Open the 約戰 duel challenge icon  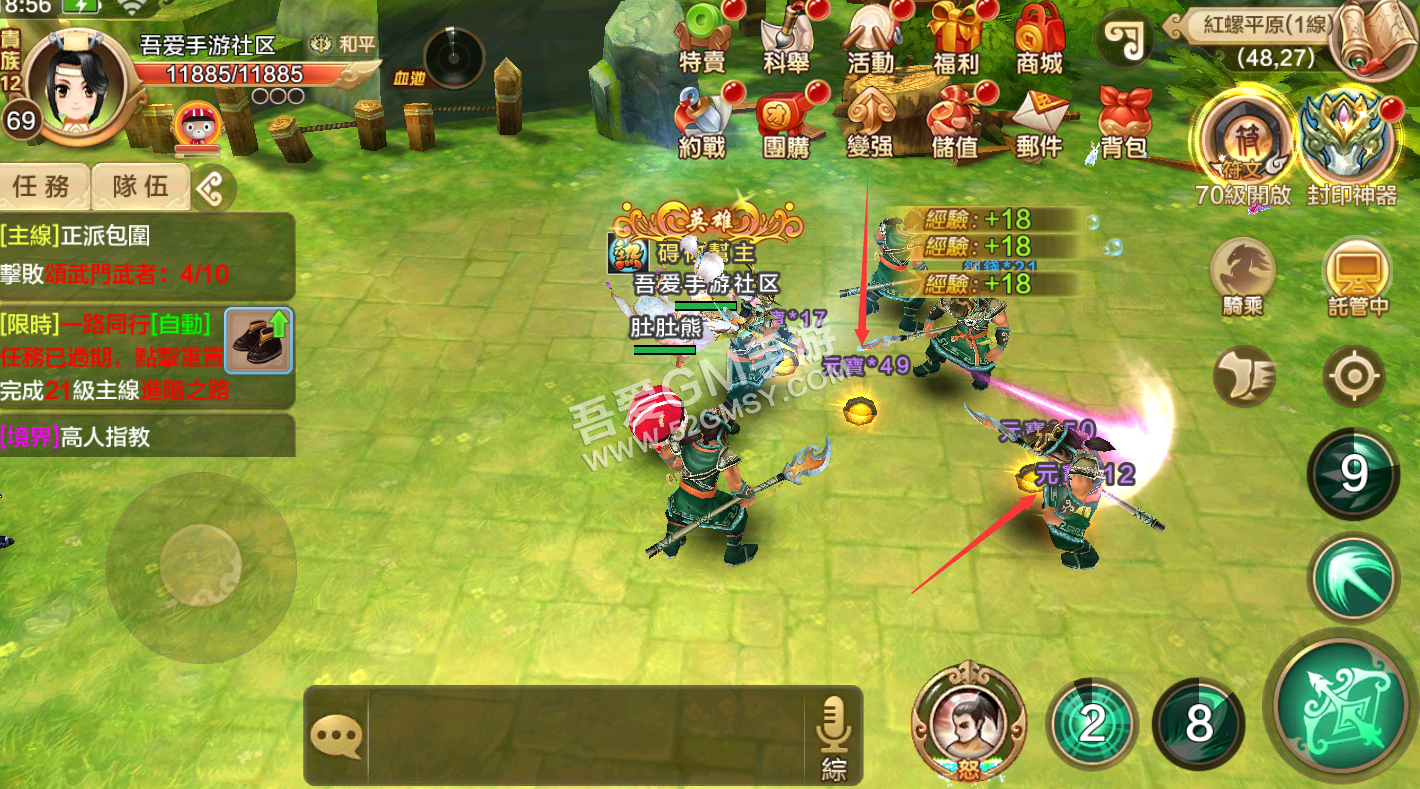[703, 124]
